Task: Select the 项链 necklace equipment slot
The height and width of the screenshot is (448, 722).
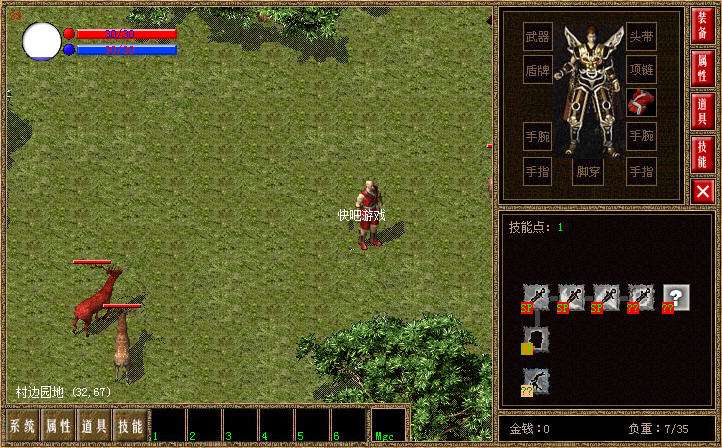Action: click(642, 69)
